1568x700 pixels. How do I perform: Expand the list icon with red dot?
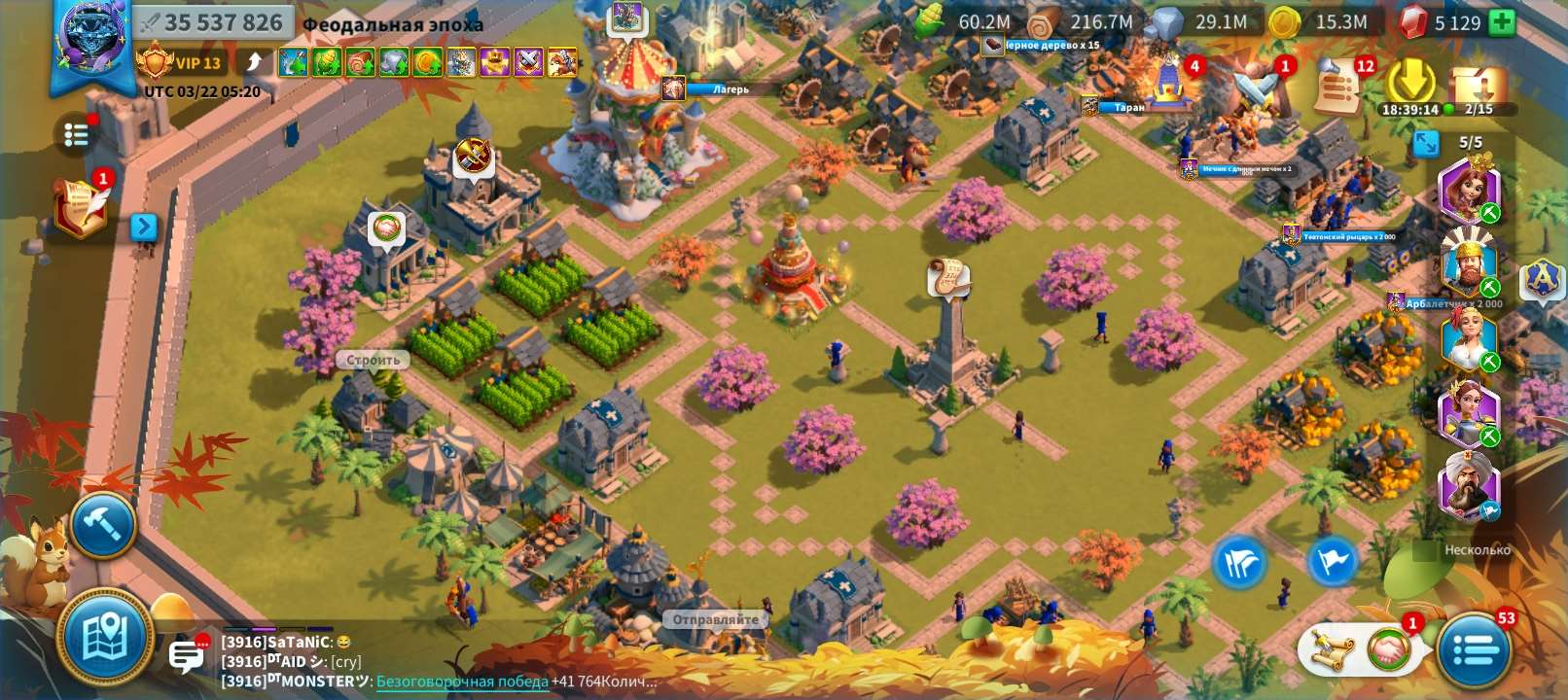pos(77,134)
